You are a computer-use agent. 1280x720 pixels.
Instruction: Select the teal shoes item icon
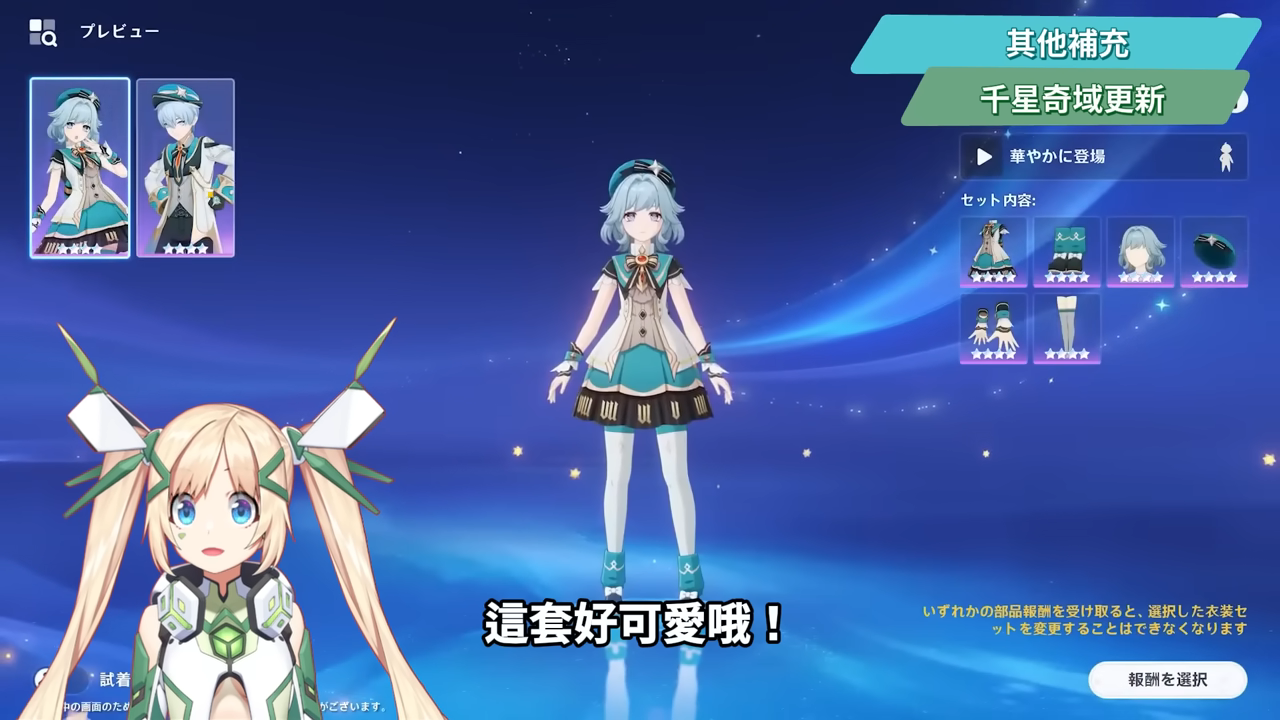[x=1066, y=253]
